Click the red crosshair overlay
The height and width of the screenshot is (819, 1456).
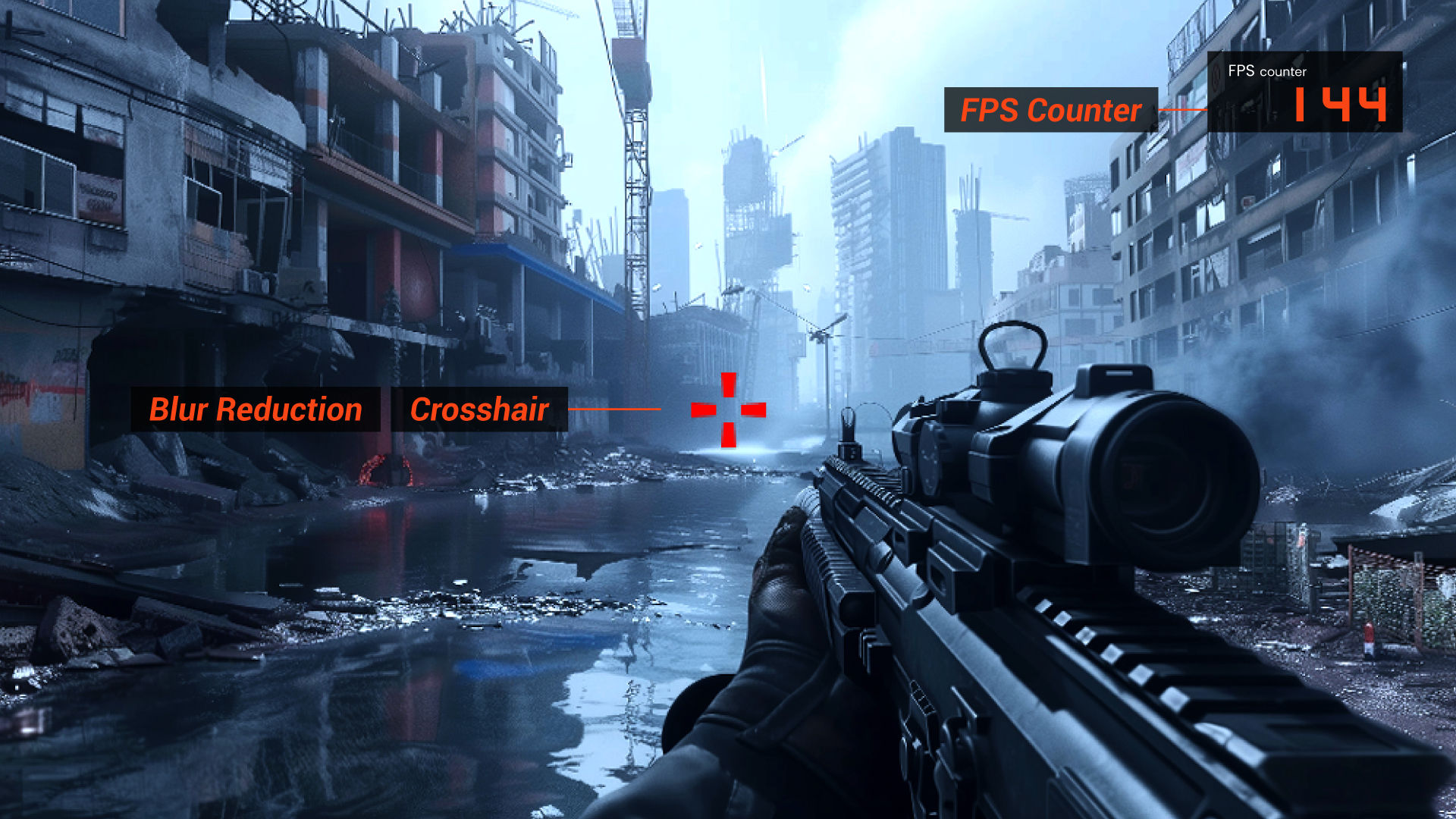(x=728, y=409)
